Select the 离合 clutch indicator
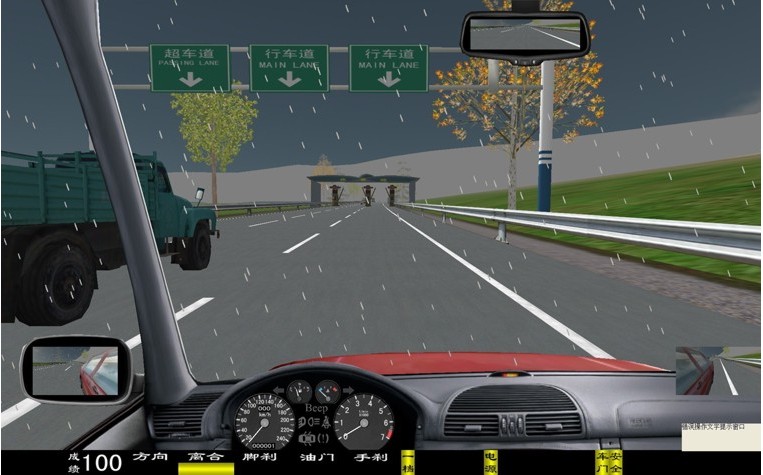 205,458
